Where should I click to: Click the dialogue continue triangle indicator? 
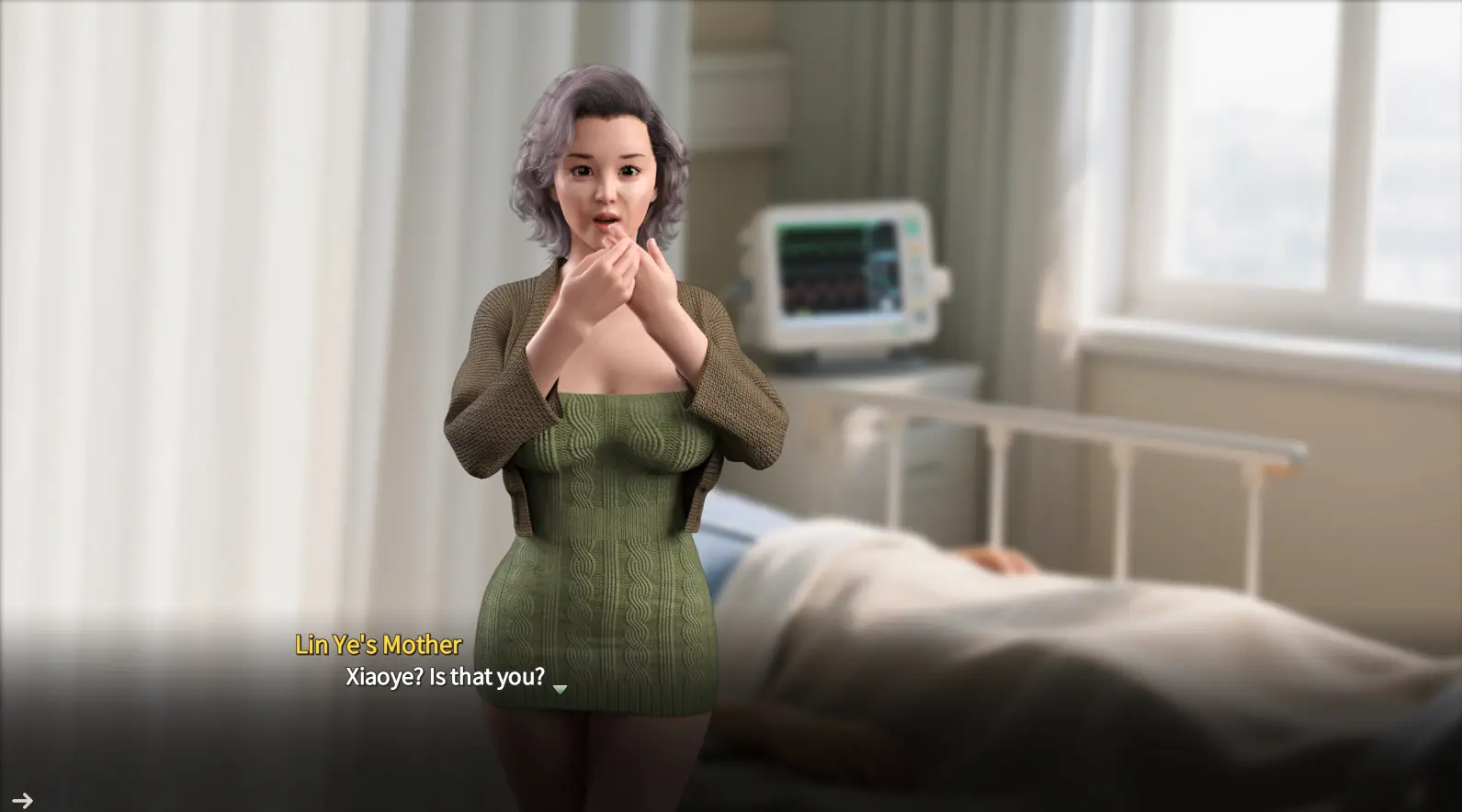click(x=560, y=689)
